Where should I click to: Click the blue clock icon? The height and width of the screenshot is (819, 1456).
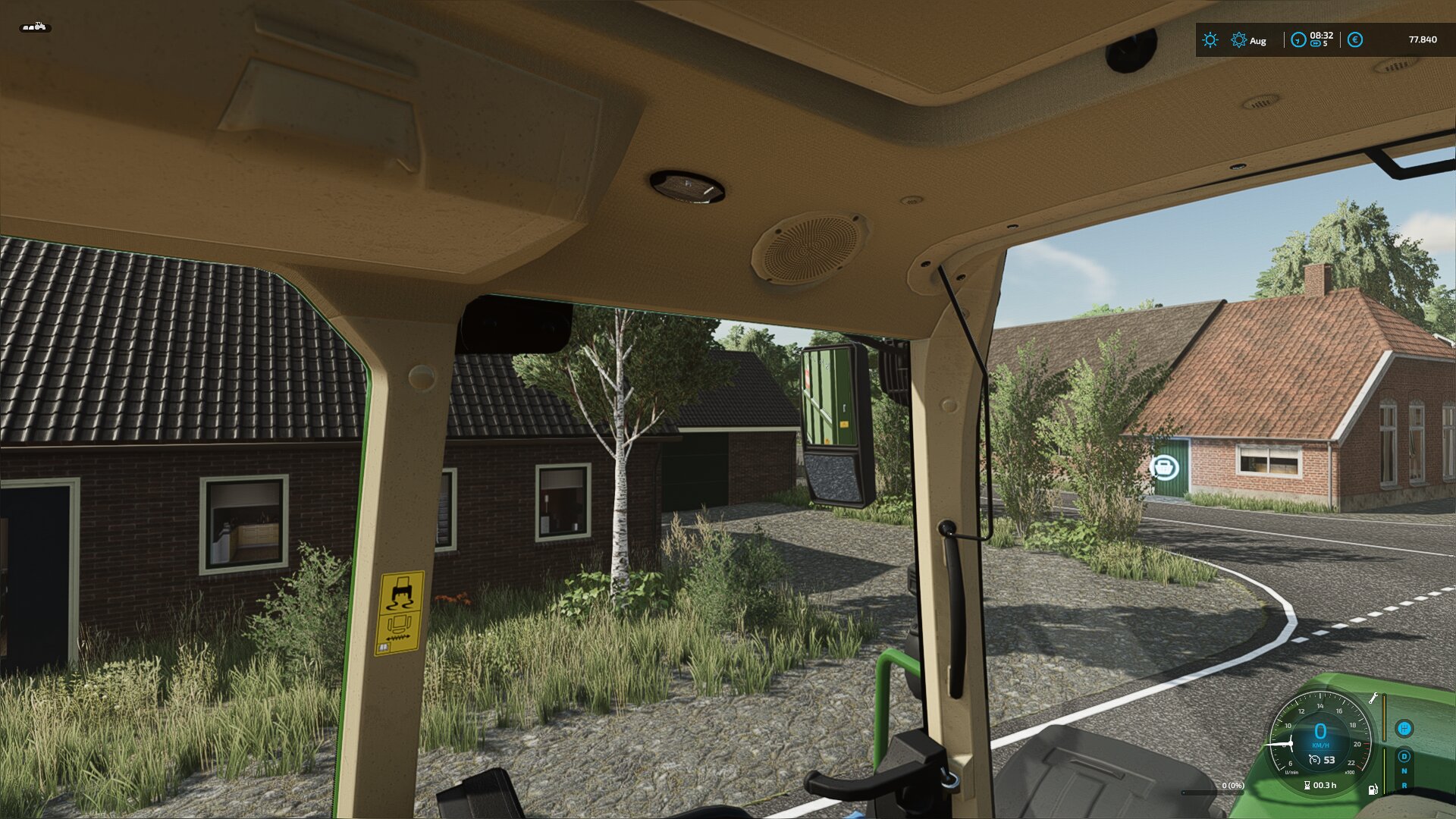(x=1298, y=40)
